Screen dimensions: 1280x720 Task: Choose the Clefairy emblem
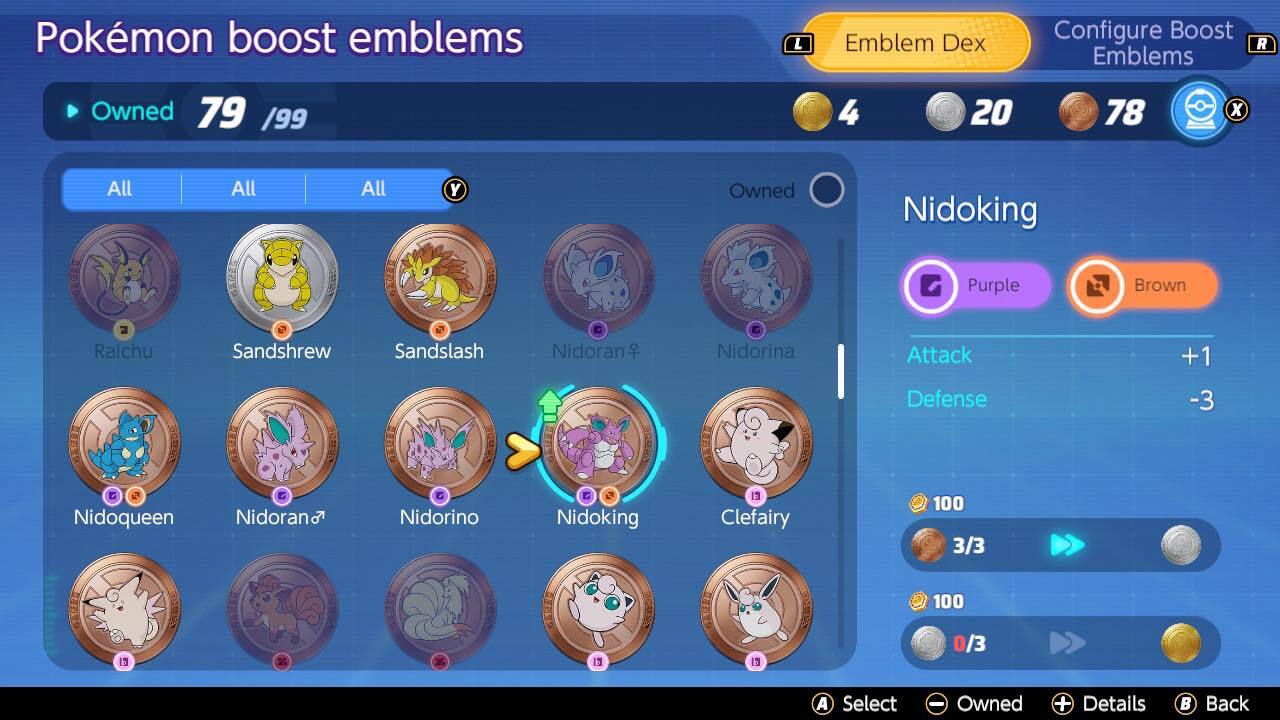[x=755, y=443]
